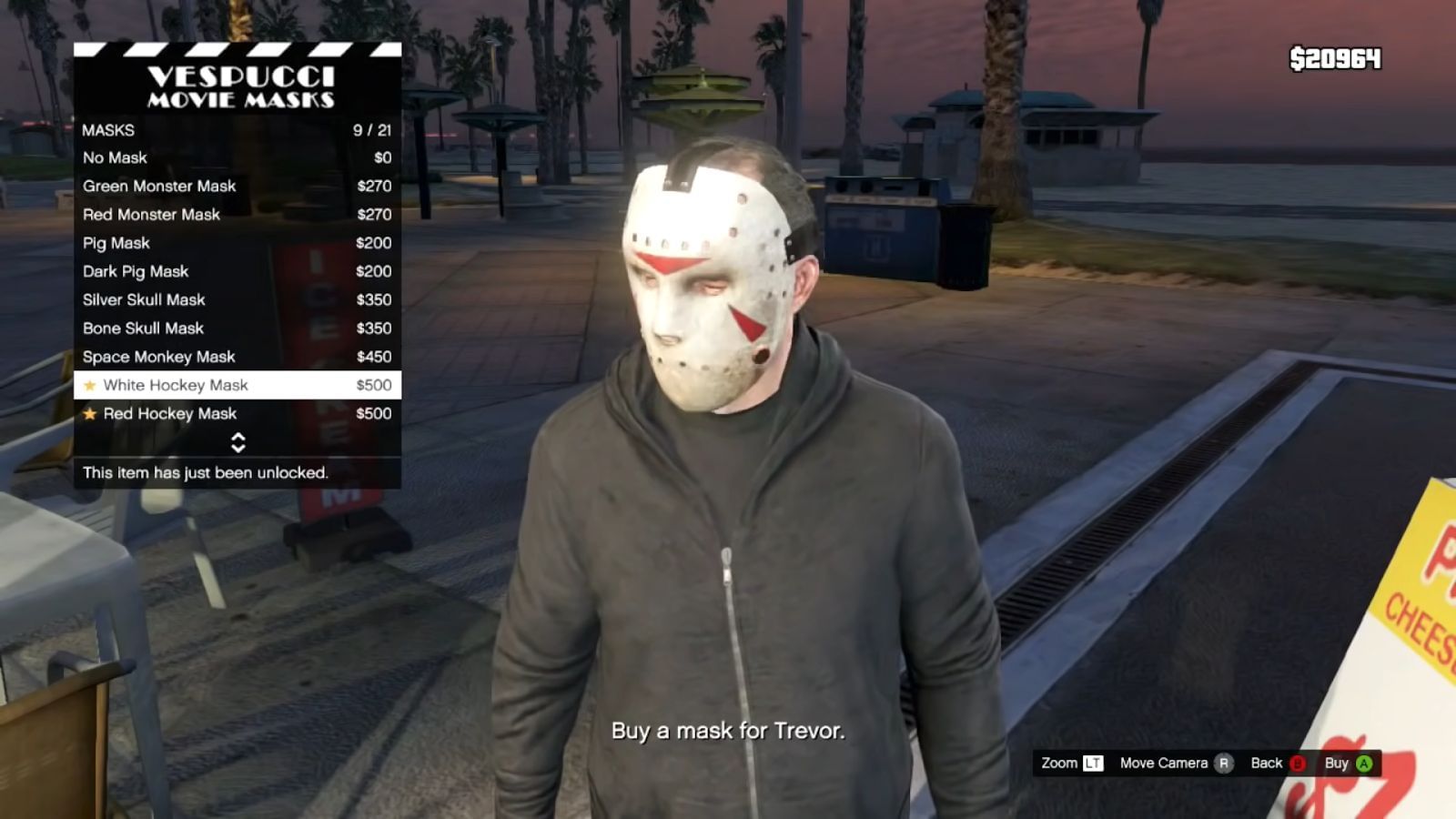This screenshot has height=819, width=1456.
Task: Click the unlocked item notification text
Action: [206, 473]
